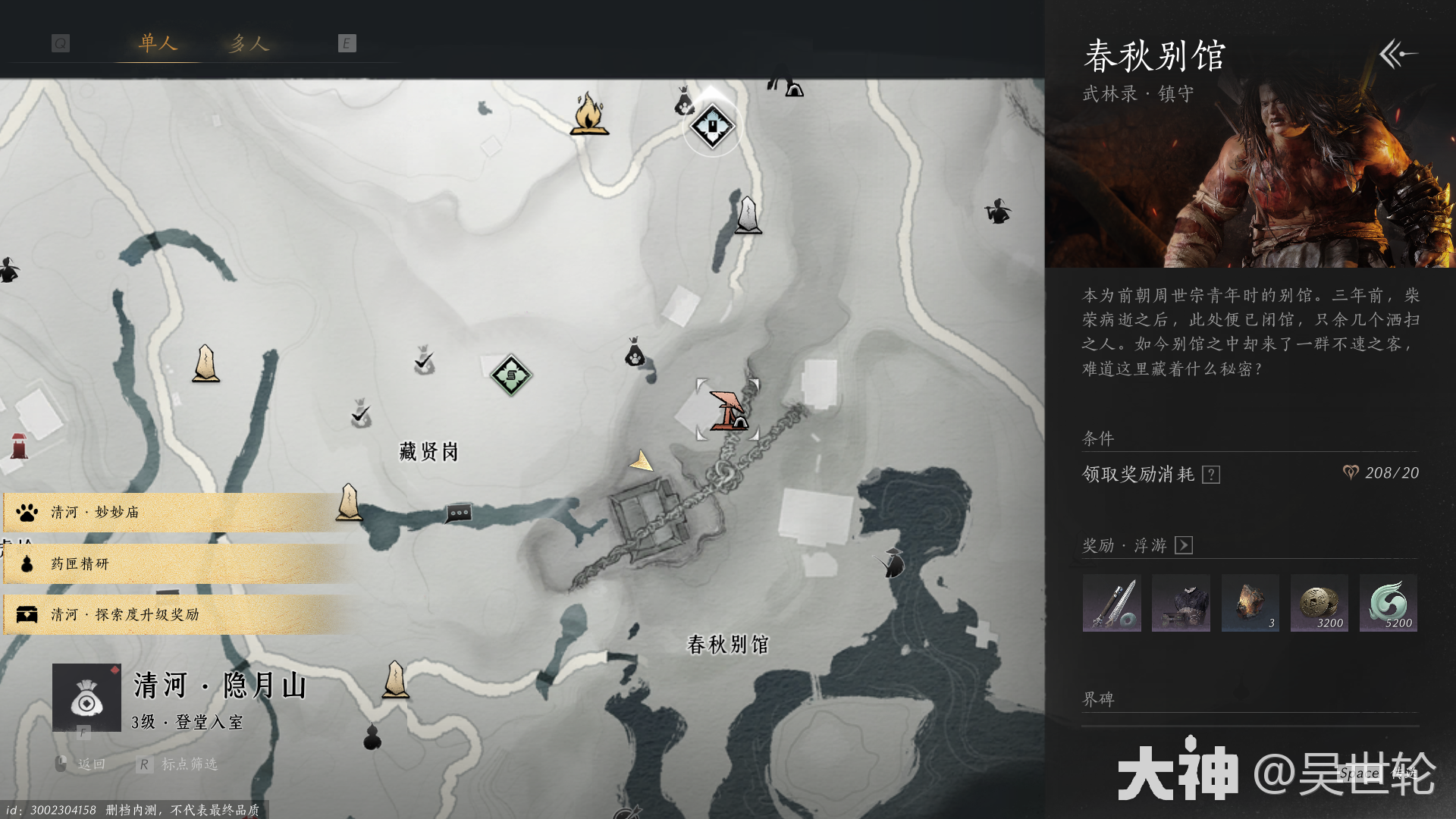1456x819 pixels.
Task: Switch to the 多人 tab
Action: tap(249, 43)
